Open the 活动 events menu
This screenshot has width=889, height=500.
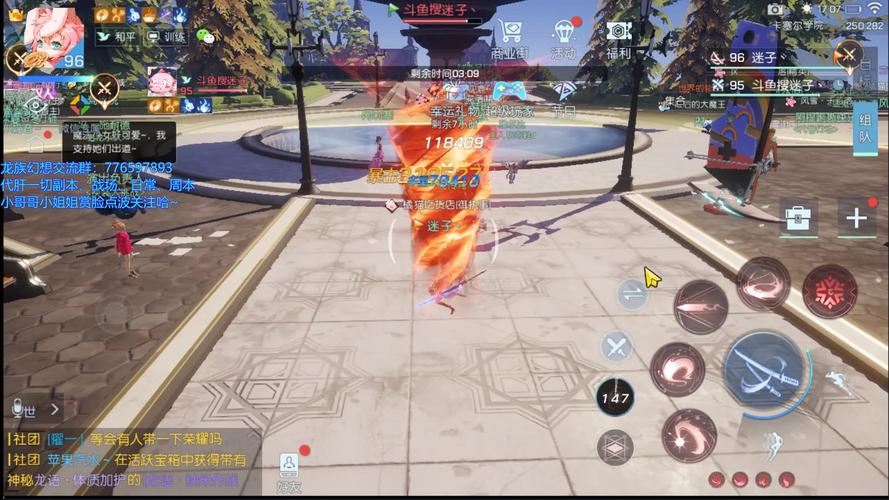pos(563,37)
